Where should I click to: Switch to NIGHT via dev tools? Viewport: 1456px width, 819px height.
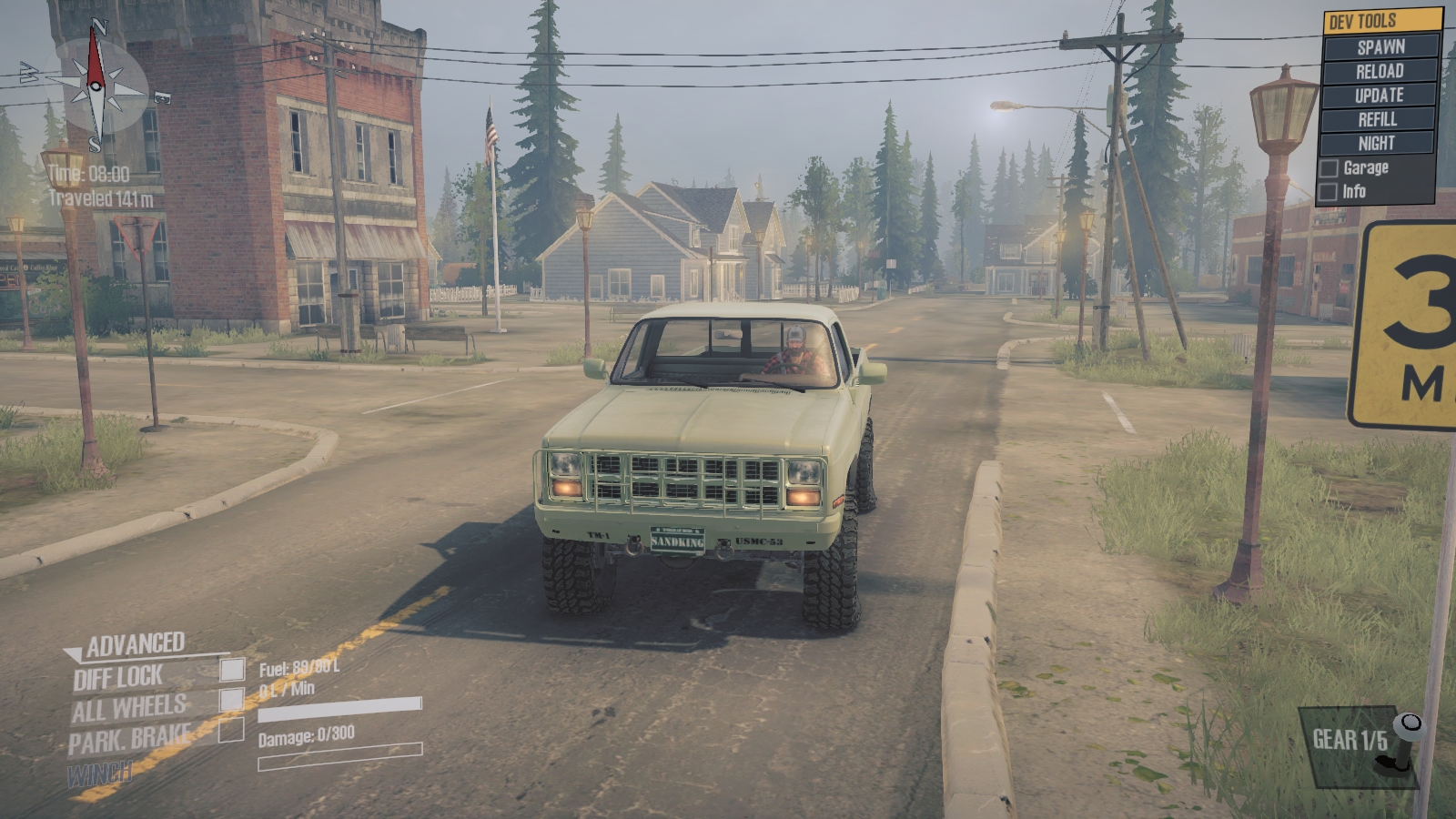[1376, 143]
